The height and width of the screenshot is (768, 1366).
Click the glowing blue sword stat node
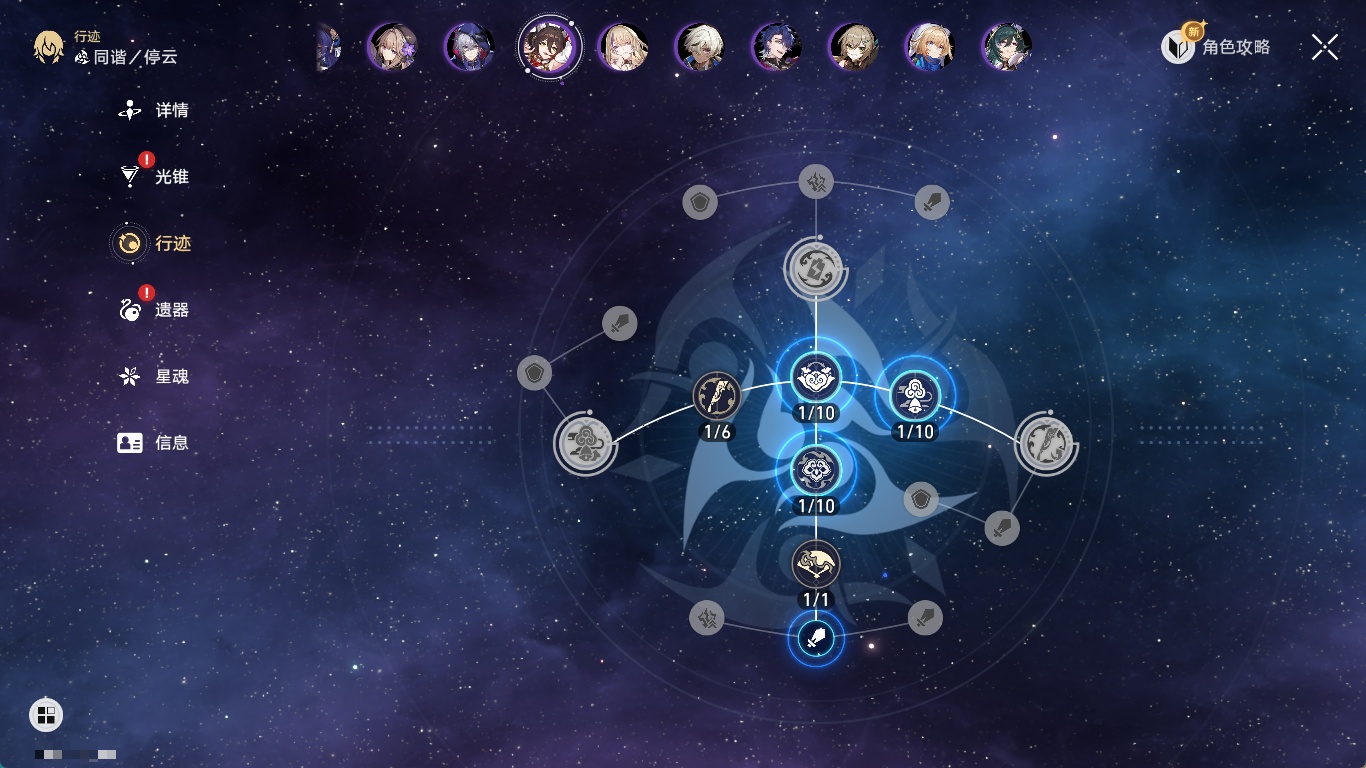click(816, 637)
